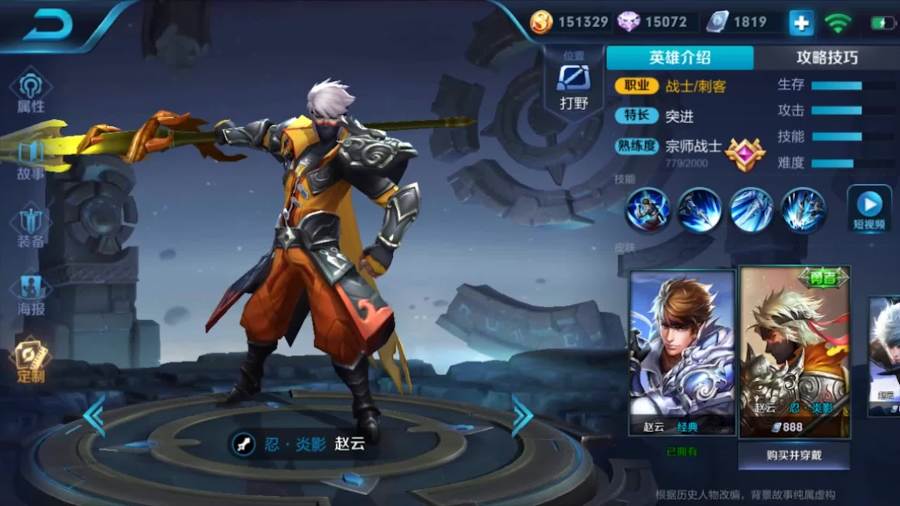Show next hero with right arrow
The width and height of the screenshot is (900, 506).
point(522,416)
